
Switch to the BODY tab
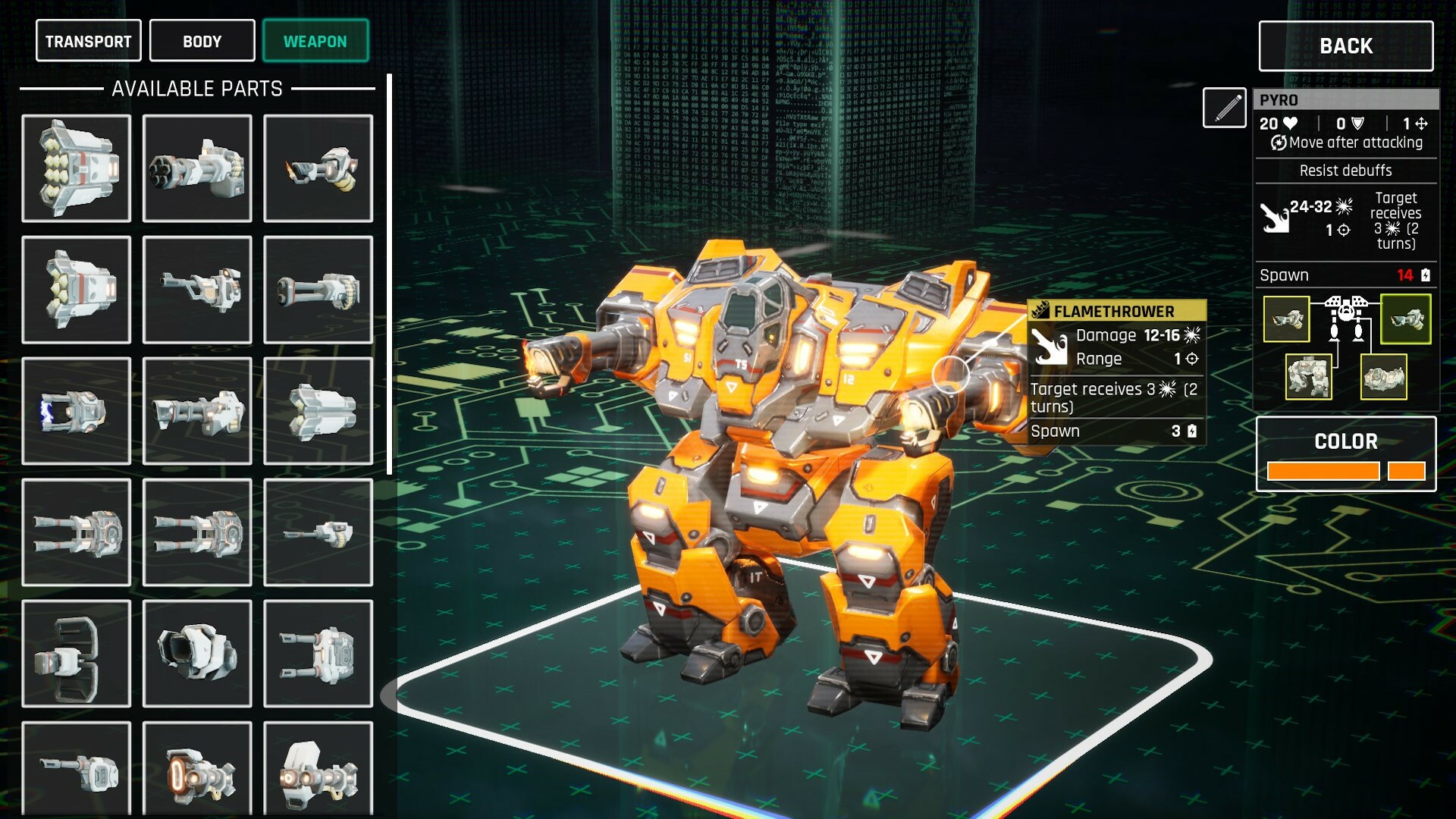201,40
